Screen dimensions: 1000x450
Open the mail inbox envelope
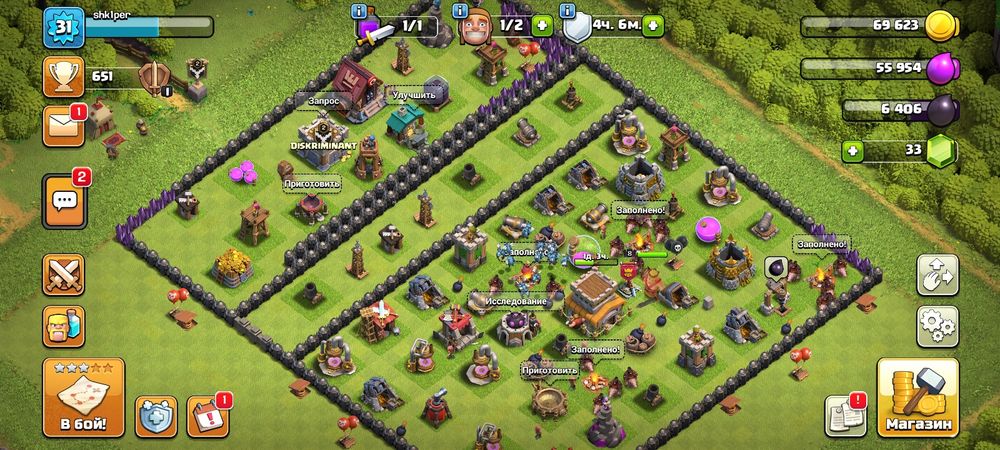[63, 126]
